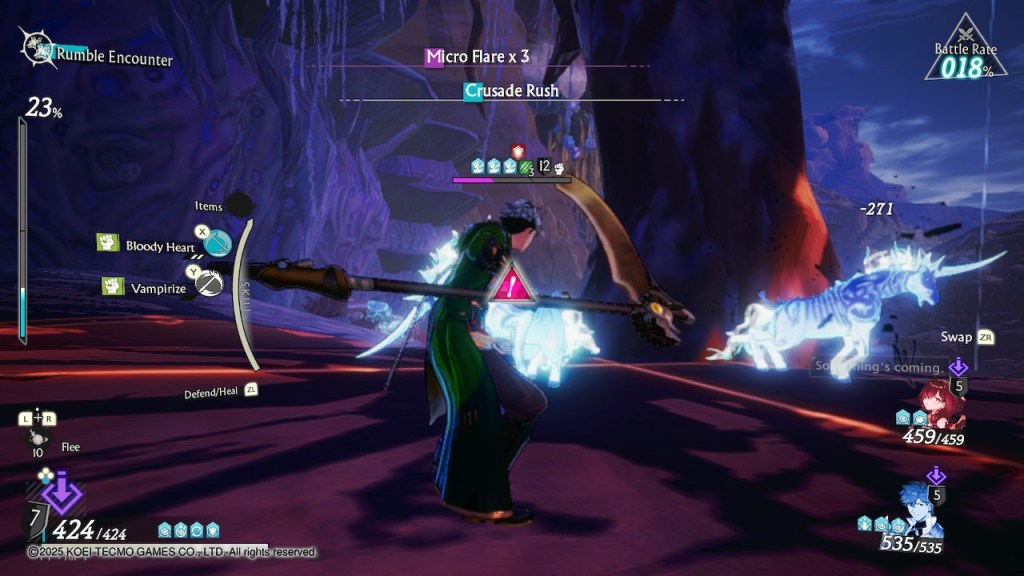Image resolution: width=1024 pixels, height=576 pixels.
Task: Select the Flee option
Action: click(x=69, y=447)
